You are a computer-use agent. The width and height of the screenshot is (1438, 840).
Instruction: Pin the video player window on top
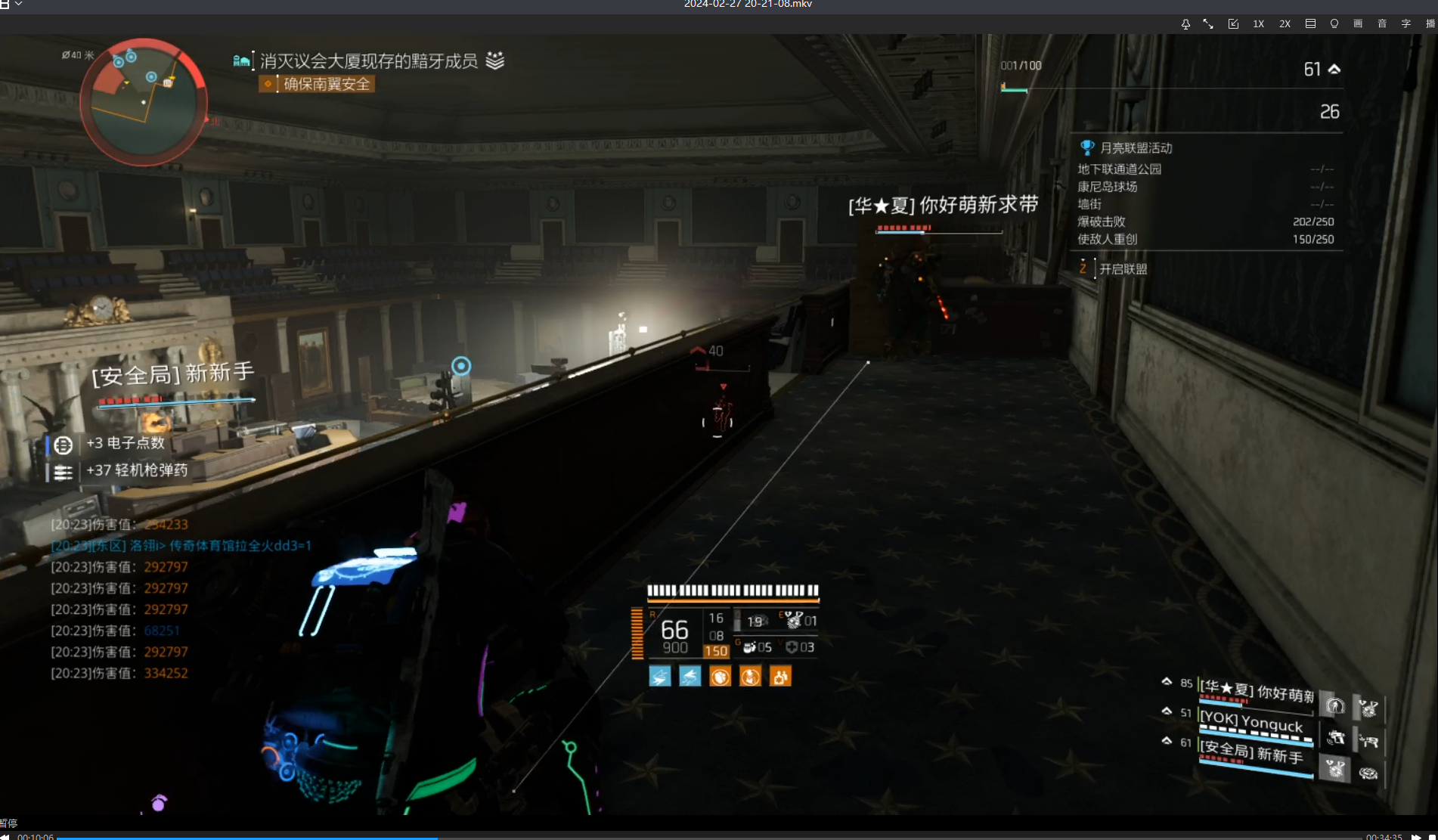[1185, 24]
